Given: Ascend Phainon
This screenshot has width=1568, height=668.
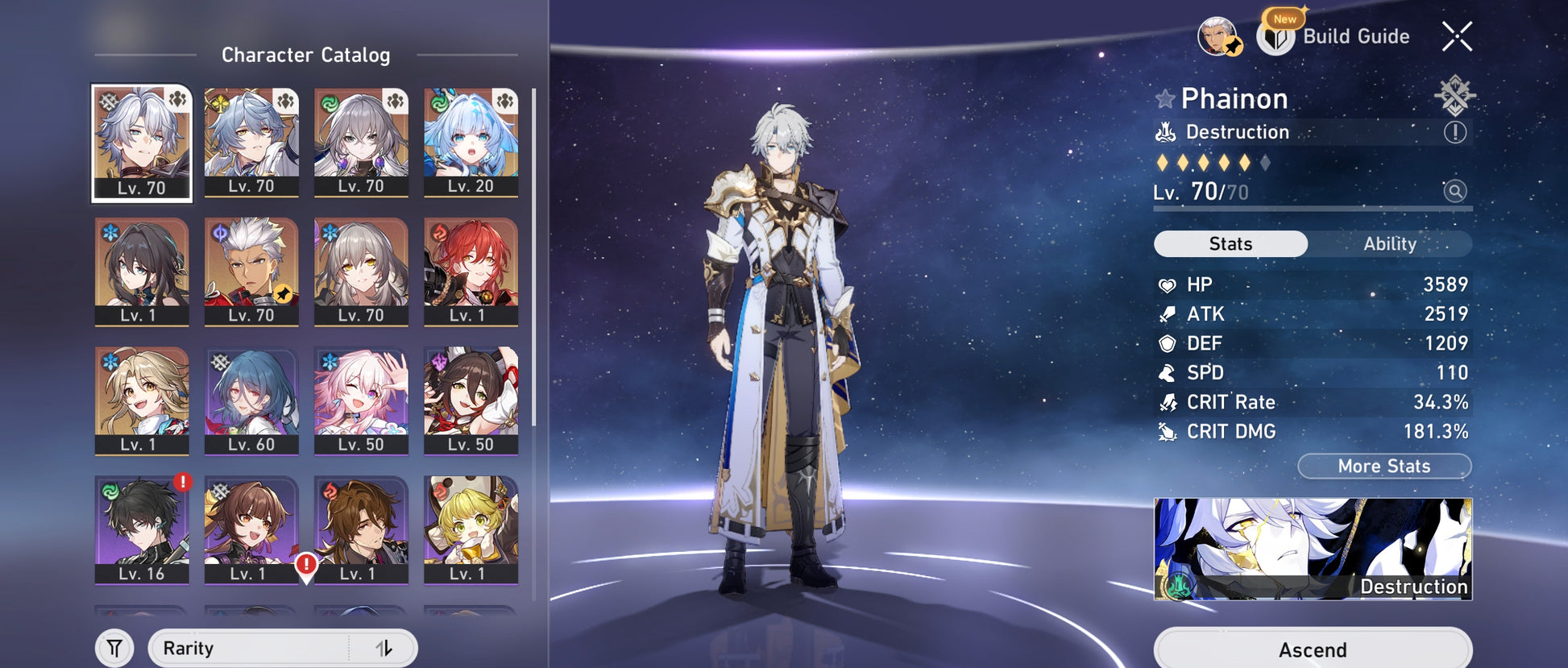Looking at the screenshot, I should coord(1313,649).
